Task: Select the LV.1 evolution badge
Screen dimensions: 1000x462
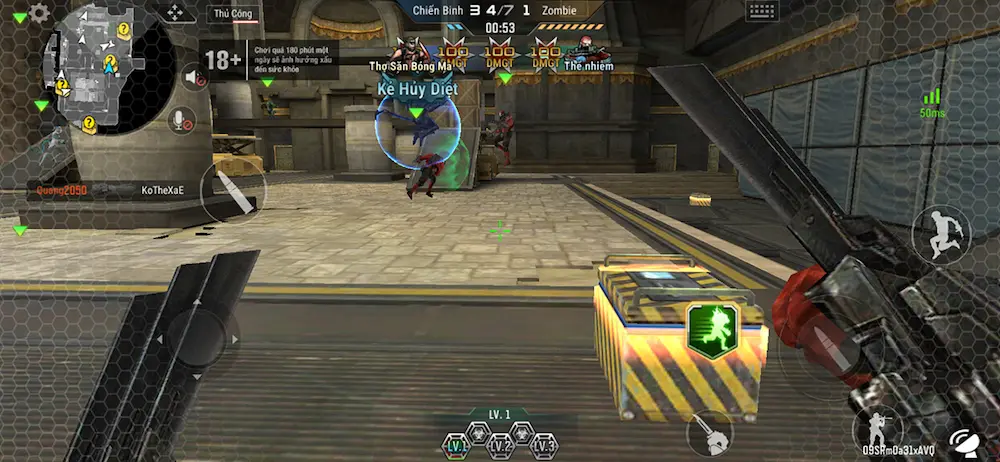Action: pyautogui.click(x=456, y=445)
